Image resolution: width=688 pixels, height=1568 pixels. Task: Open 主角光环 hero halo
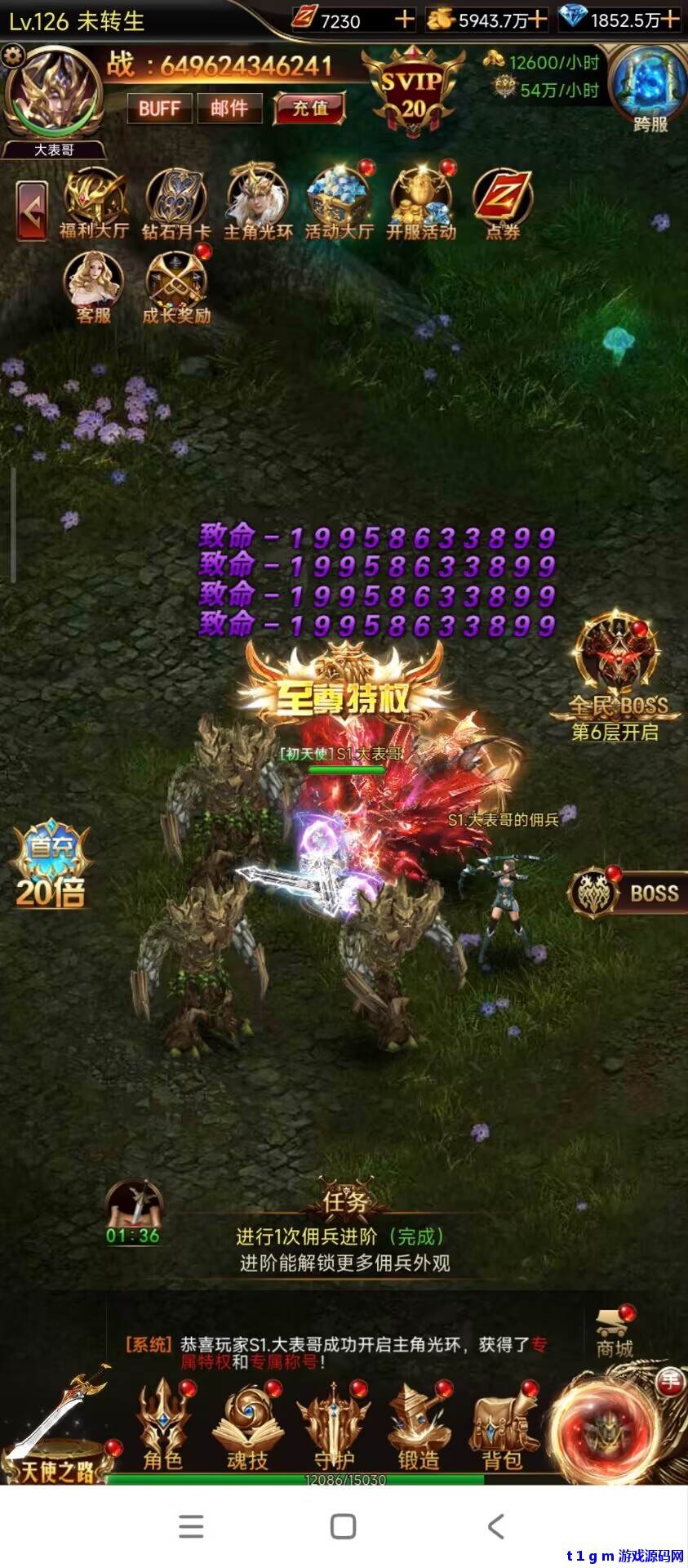pyautogui.click(x=258, y=204)
